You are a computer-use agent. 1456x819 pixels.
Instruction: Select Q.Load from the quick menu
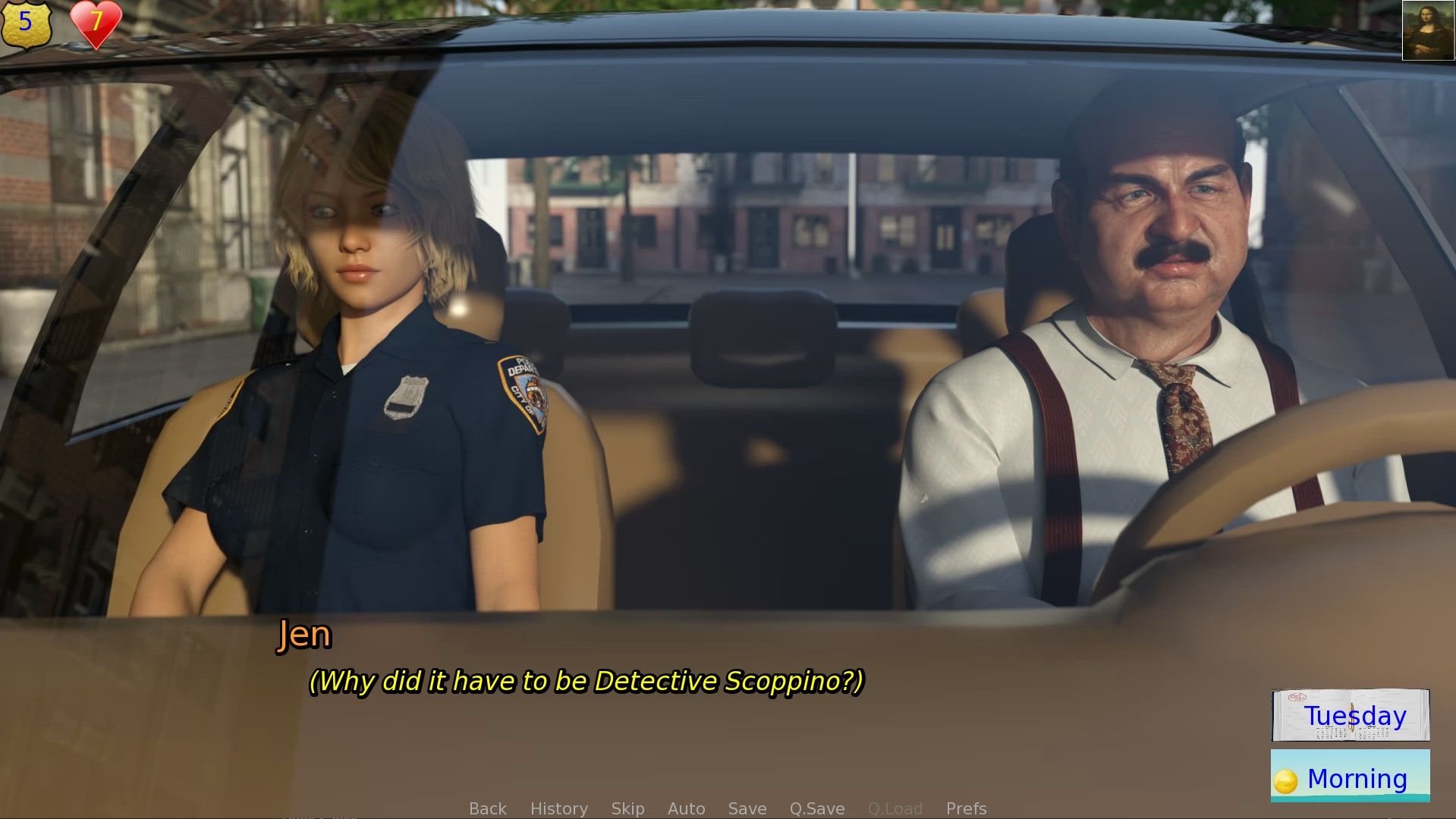pos(897,808)
